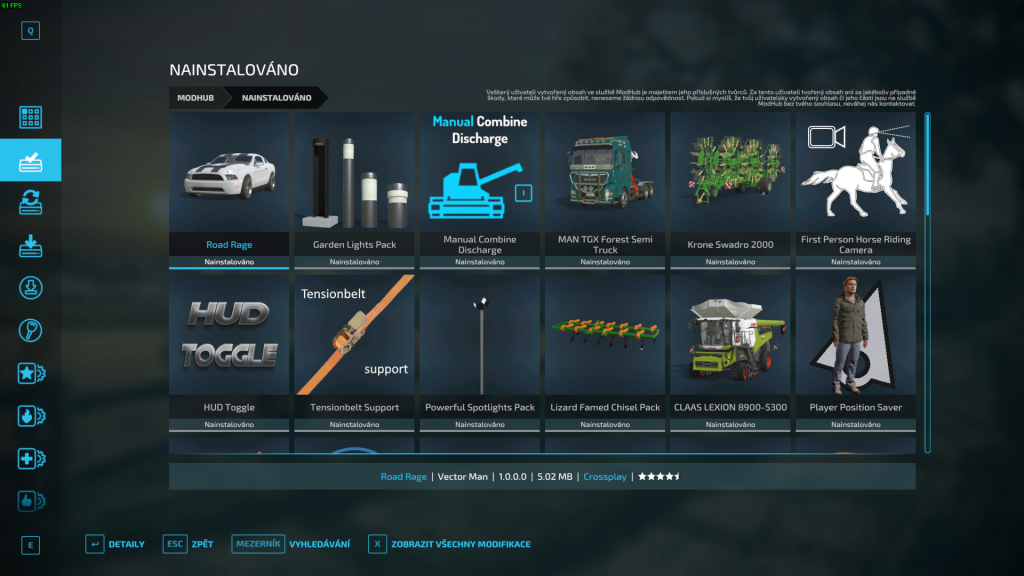The image size is (1024, 576).
Task: Go back to the ModHub breadcrumb
Action: point(195,98)
